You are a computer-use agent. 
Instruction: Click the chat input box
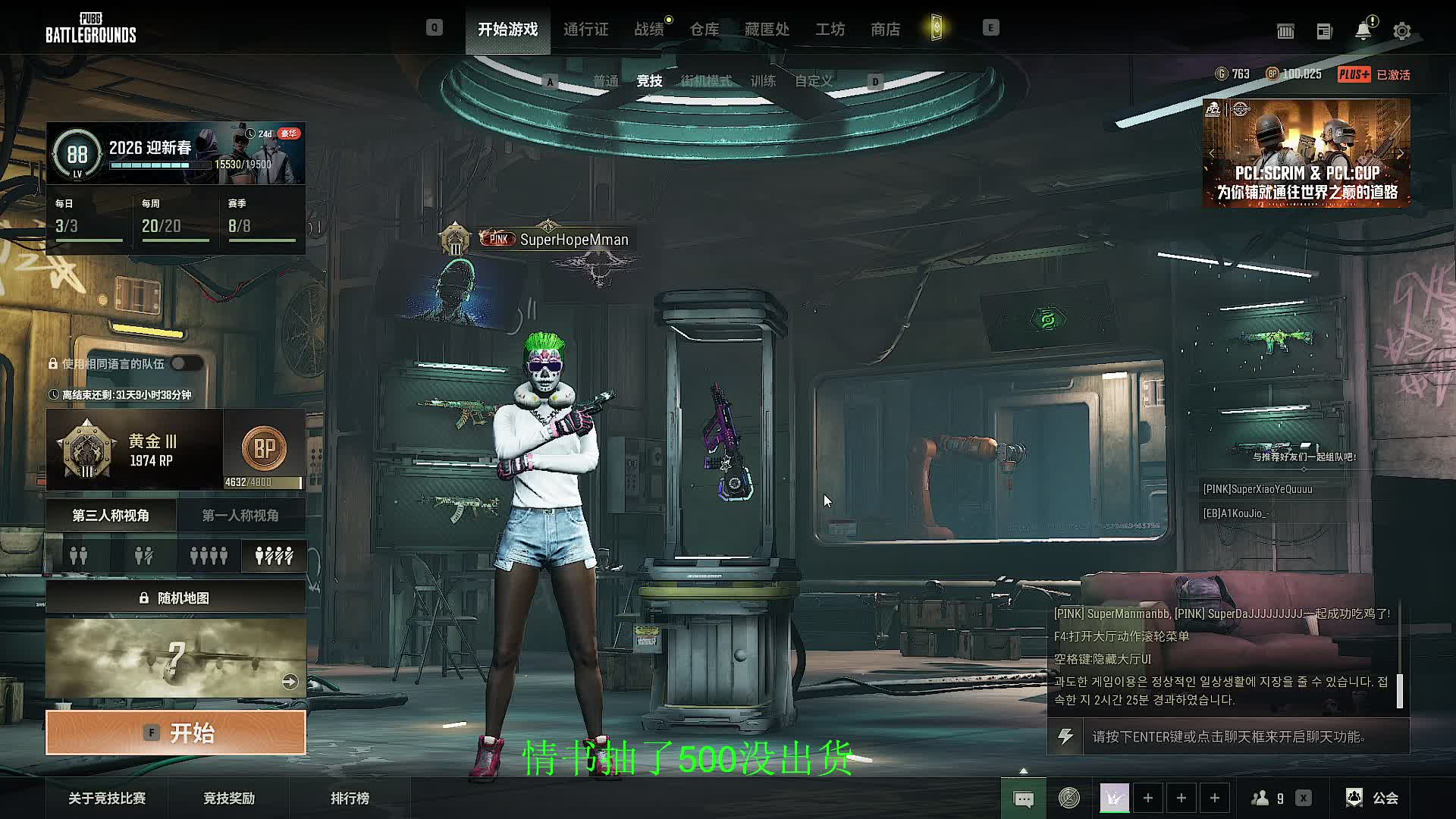click(1244, 736)
